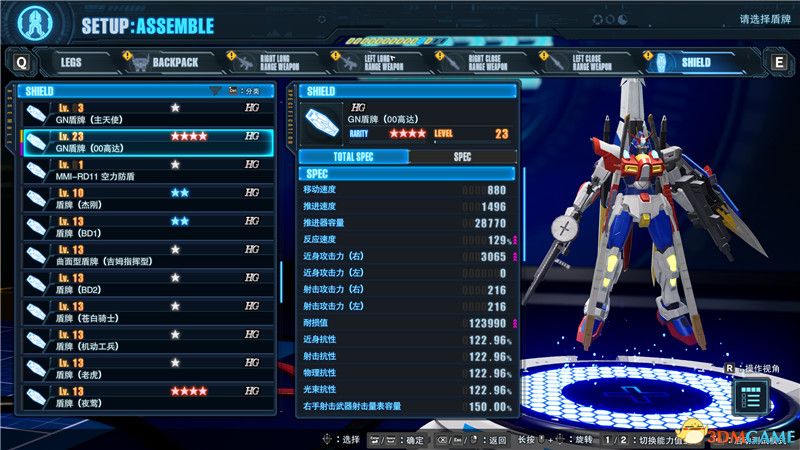Pick the 盾牌 (BD2) shield row
Image resolution: width=800 pixels, height=450 pixels.
pos(146,283)
